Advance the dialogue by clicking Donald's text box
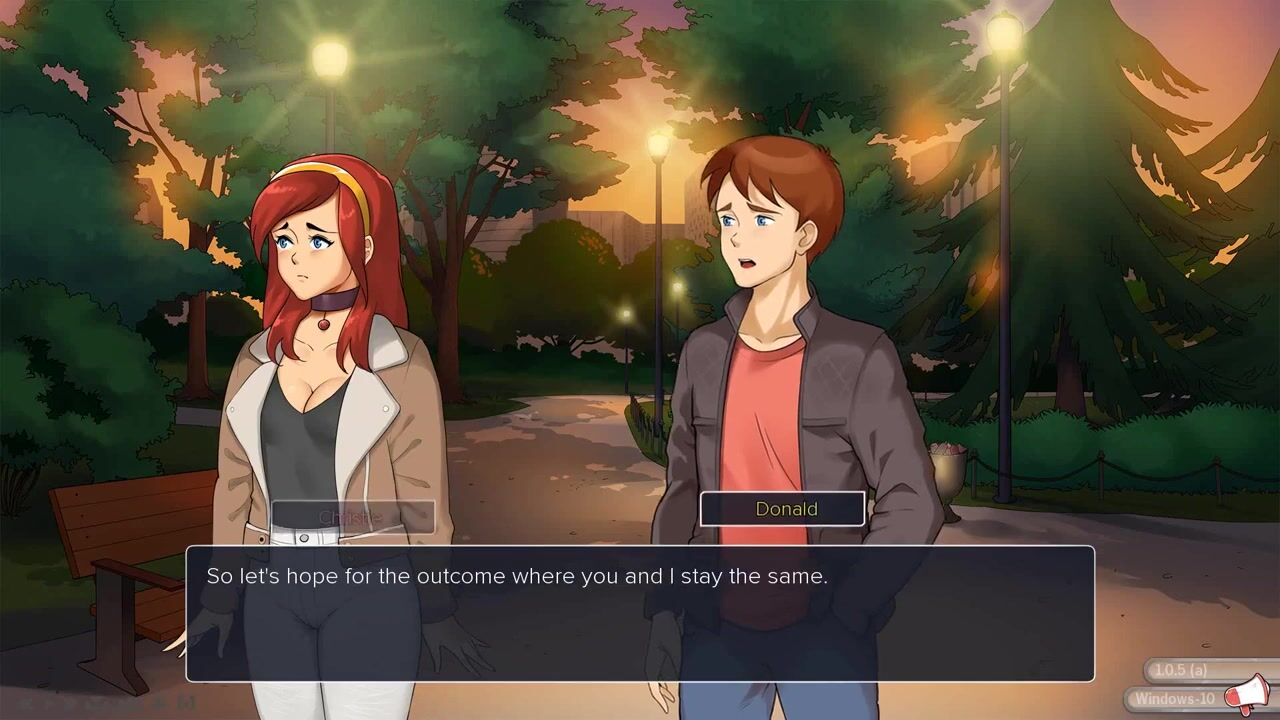 coord(640,613)
